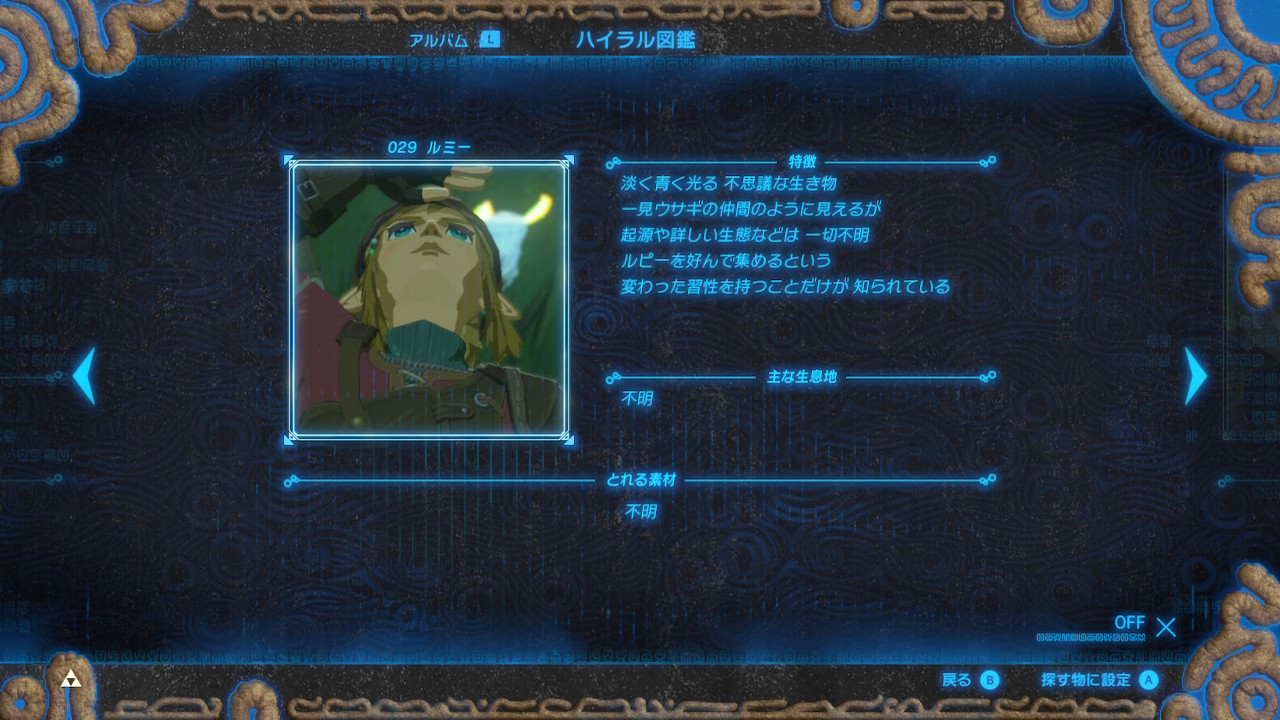Image resolution: width=1280 pixels, height=720 pixels.
Task: Toggle the OFF tracking indicator
Action: [1130, 623]
